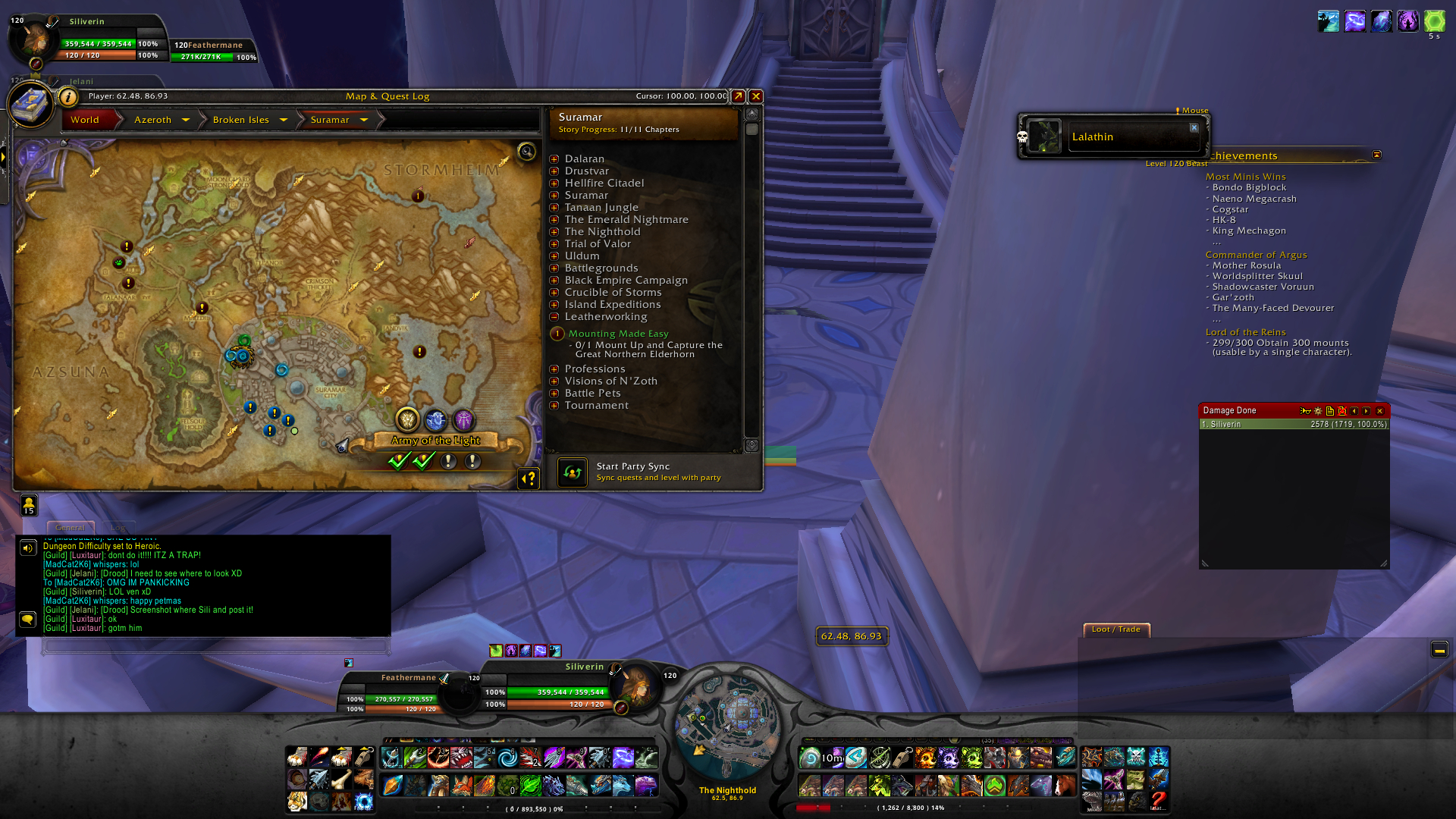Close the Map & Quest Log window
This screenshot has width=1456, height=819.
click(756, 96)
